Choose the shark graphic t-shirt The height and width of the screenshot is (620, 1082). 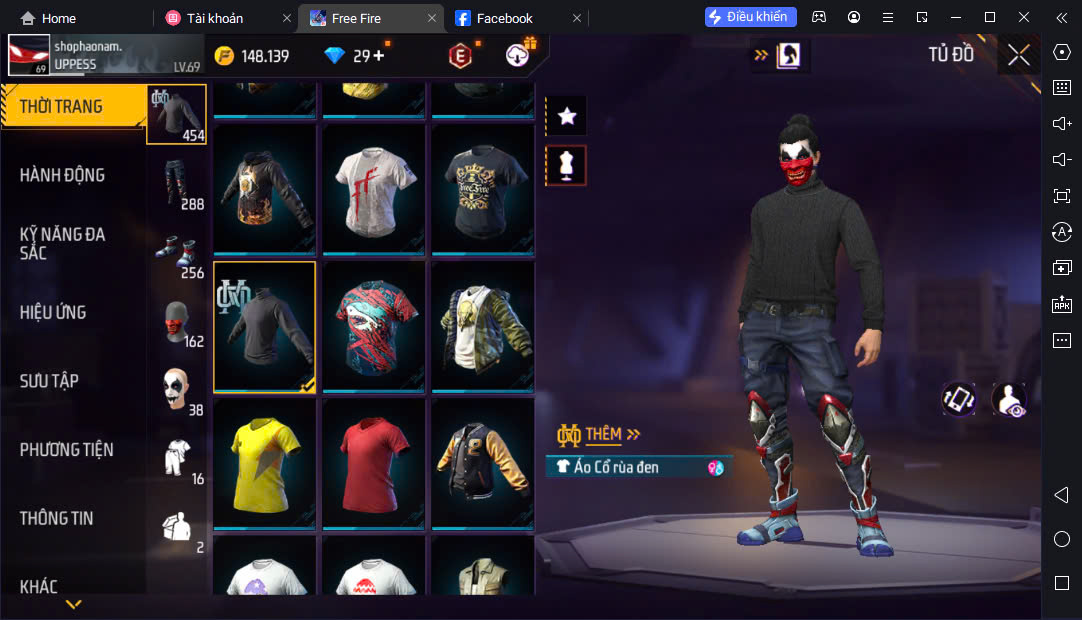(x=373, y=325)
